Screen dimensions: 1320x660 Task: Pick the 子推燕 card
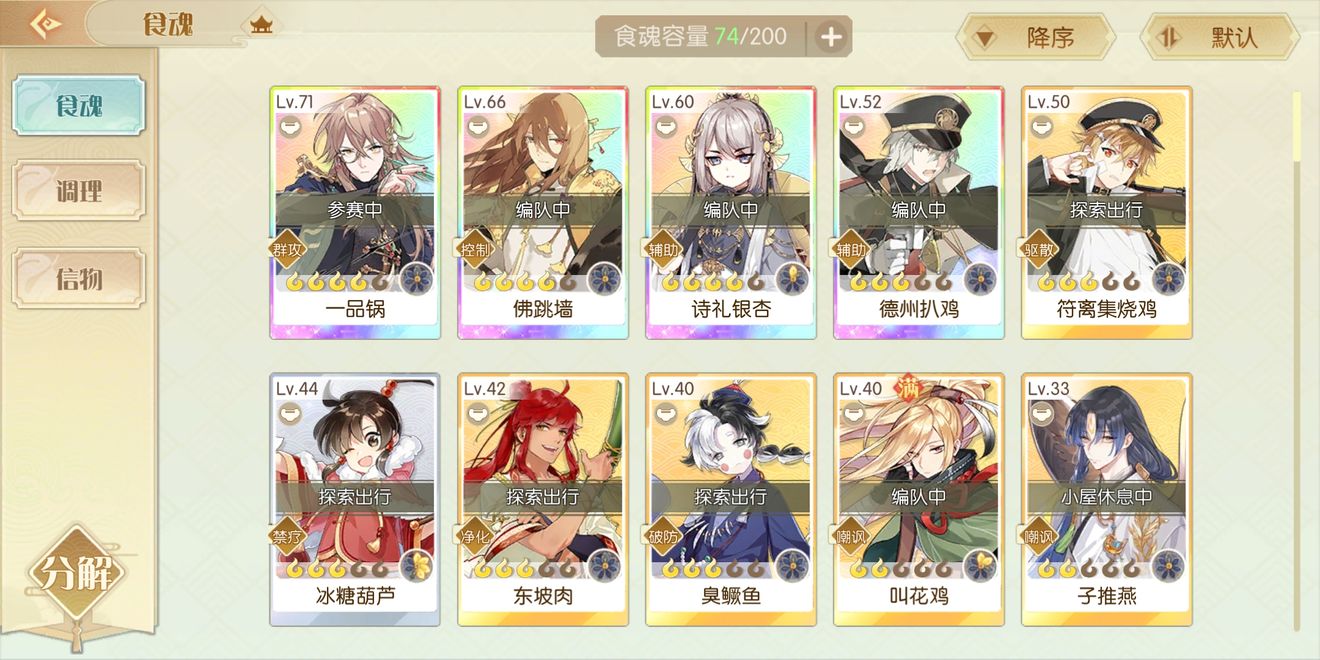pyautogui.click(x=1107, y=499)
